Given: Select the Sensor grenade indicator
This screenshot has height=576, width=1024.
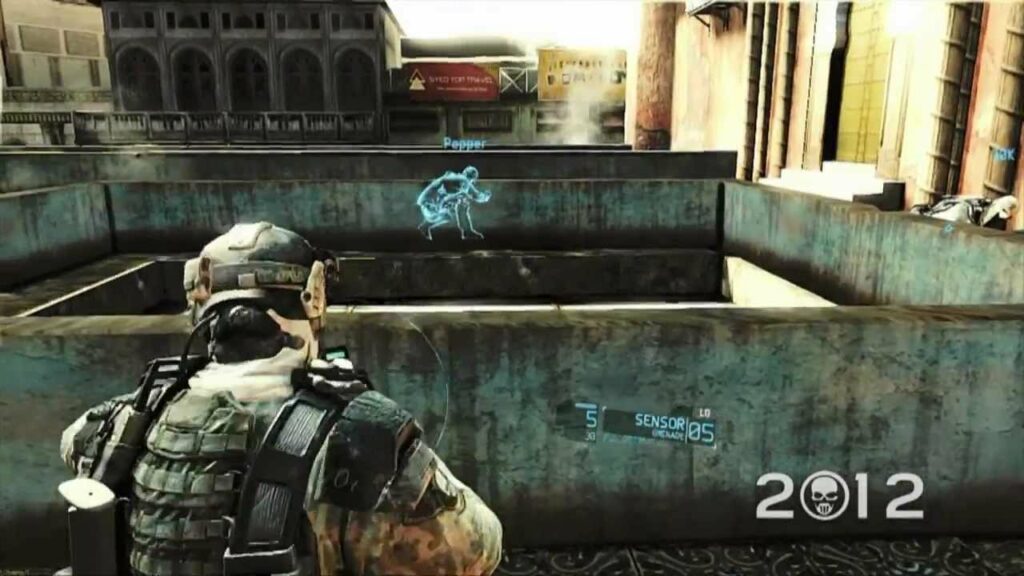Looking at the screenshot, I should pos(659,424).
